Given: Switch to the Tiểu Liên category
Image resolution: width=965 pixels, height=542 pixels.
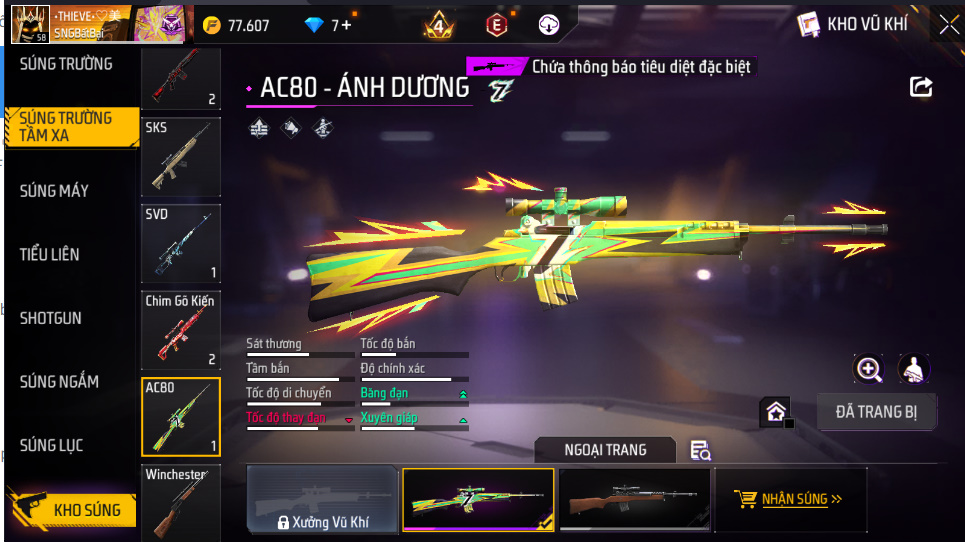Looking at the screenshot, I should pos(50,255).
